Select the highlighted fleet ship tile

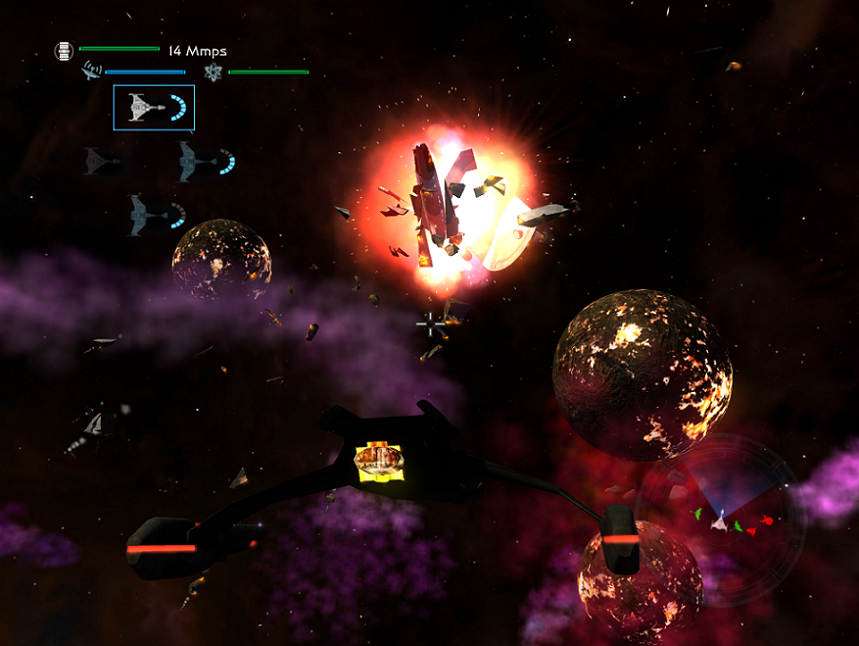[x=154, y=108]
